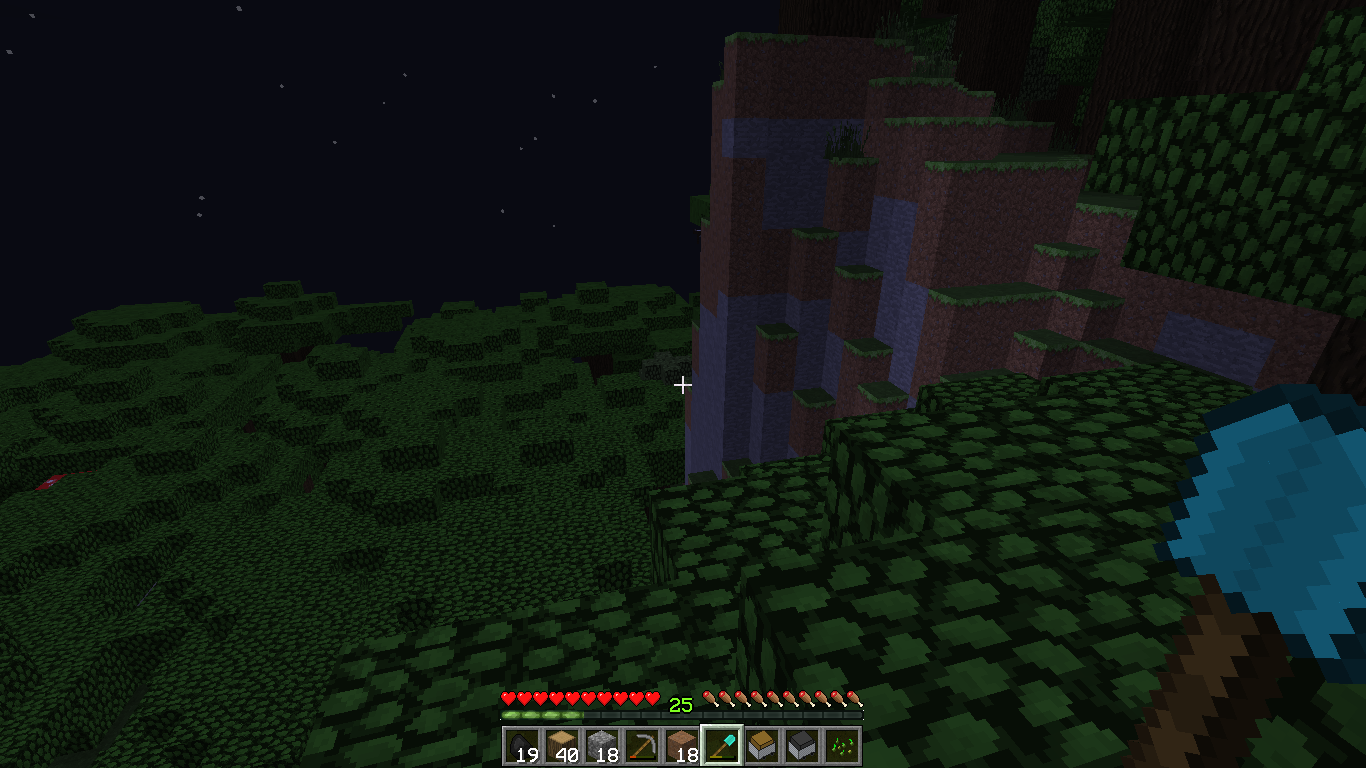1366x768 pixels.
Task: Select the coal stack hotbar slot
Action: (x=522, y=746)
